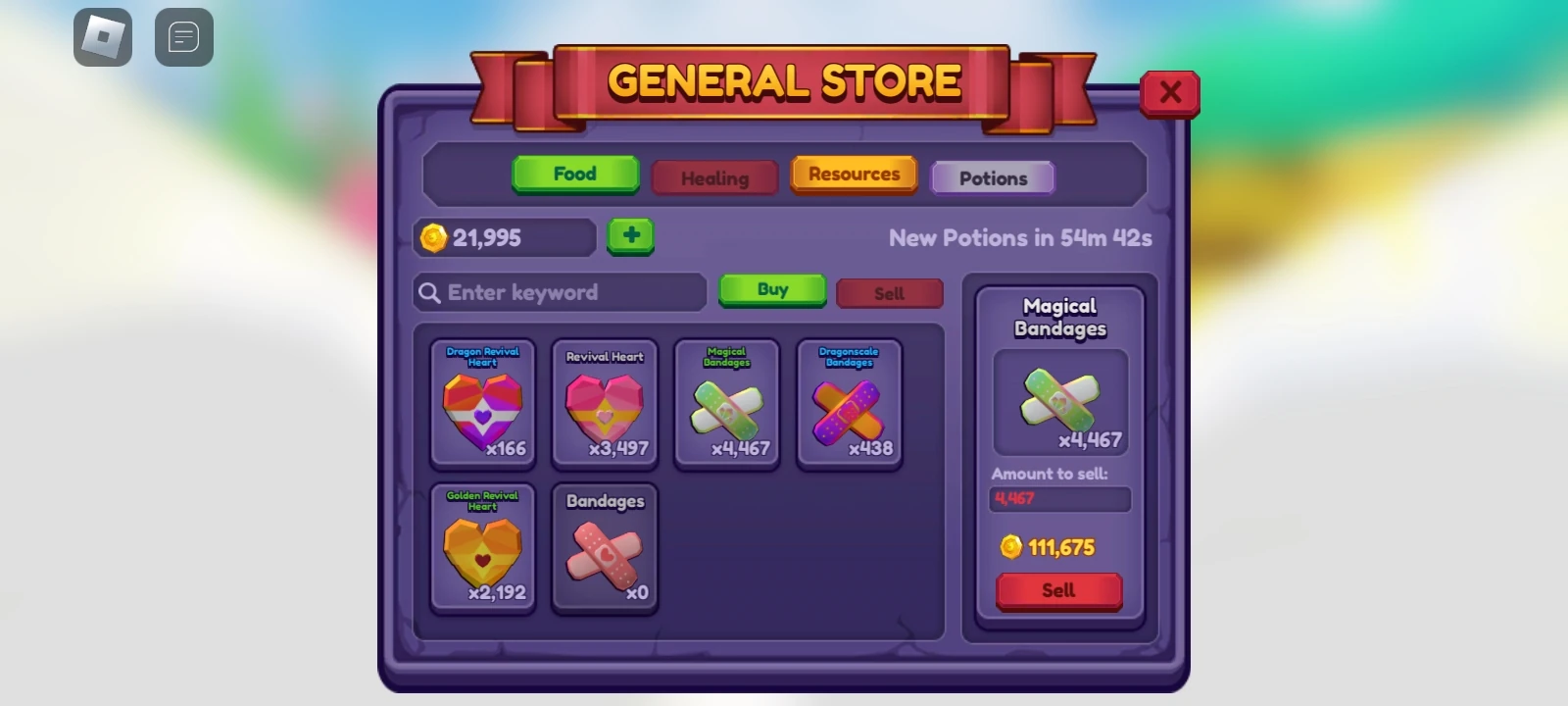This screenshot has width=1568, height=706.
Task: Switch to the Food tab
Action: (x=575, y=174)
